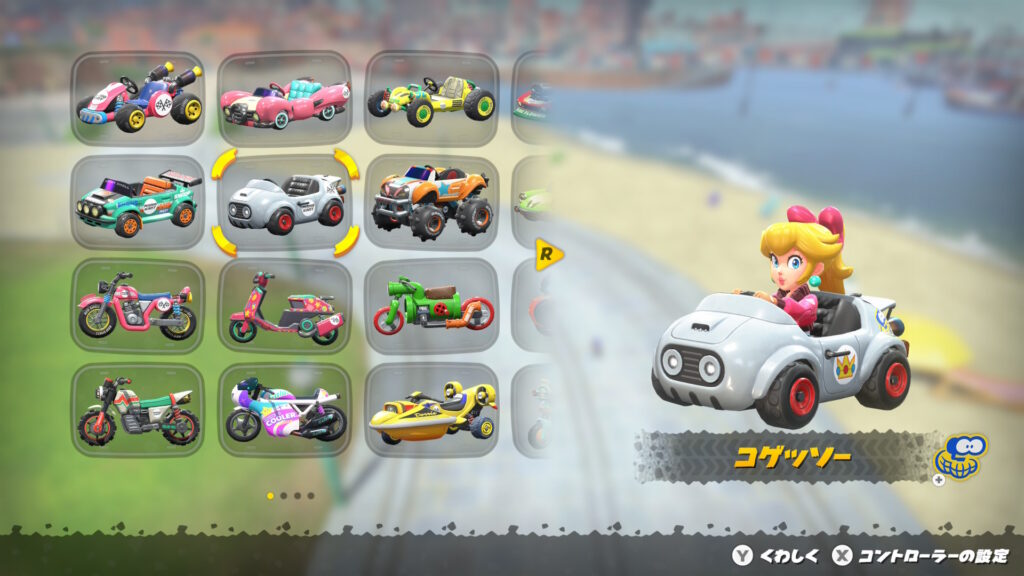Select the pink and blue standard kart

coord(138,98)
